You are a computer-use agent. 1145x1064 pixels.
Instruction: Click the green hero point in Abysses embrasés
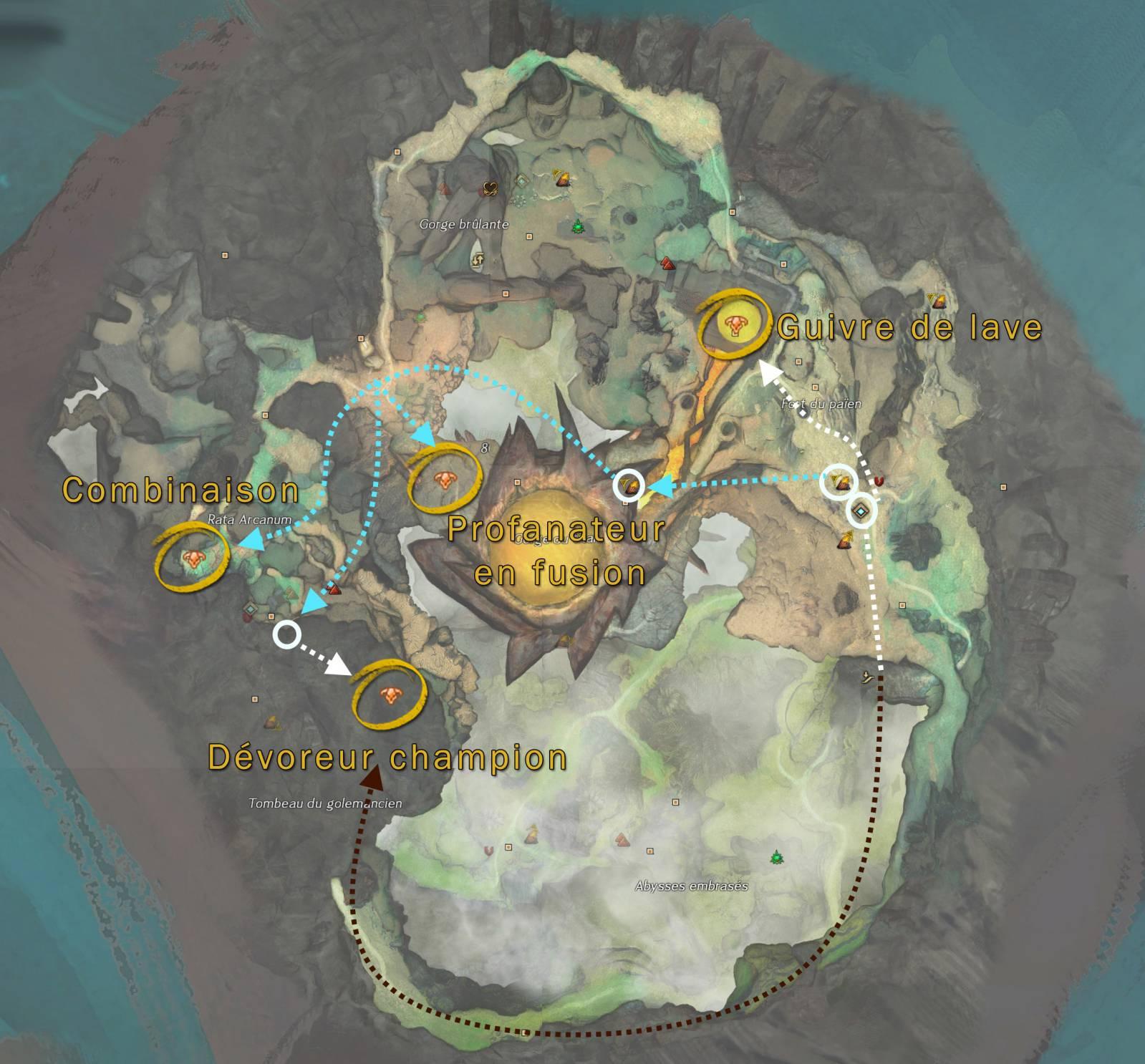coord(776,856)
